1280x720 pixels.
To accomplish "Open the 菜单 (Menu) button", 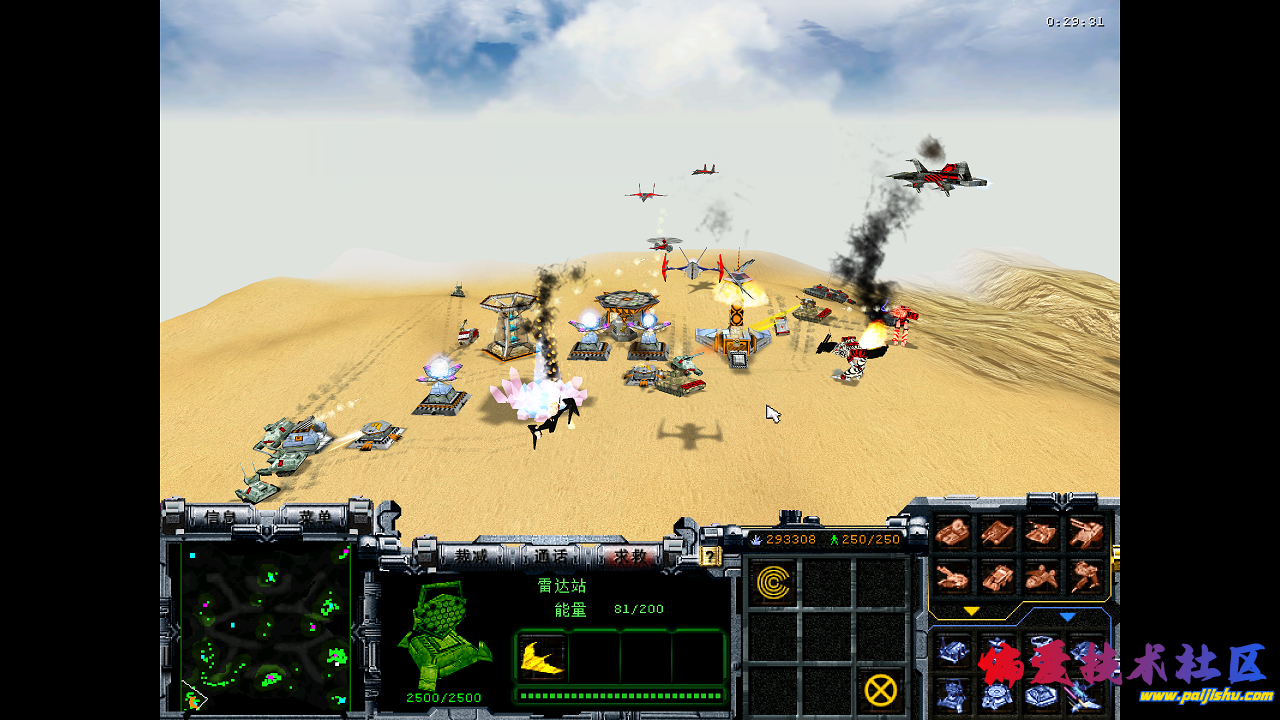I will coord(313,517).
